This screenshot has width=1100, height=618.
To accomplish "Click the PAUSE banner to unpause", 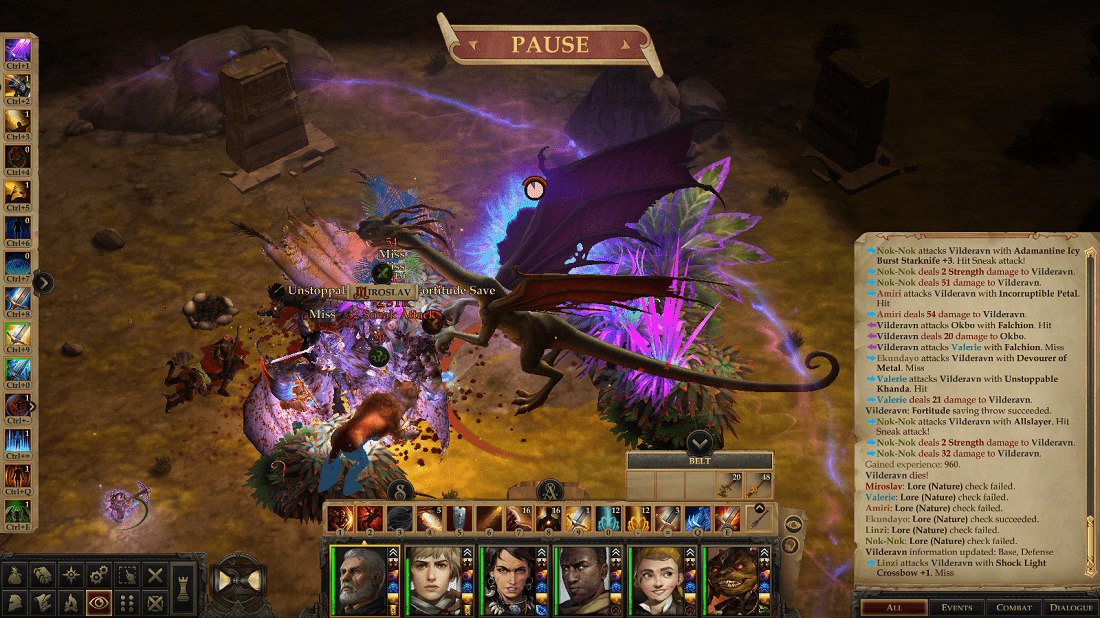I will 549,45.
